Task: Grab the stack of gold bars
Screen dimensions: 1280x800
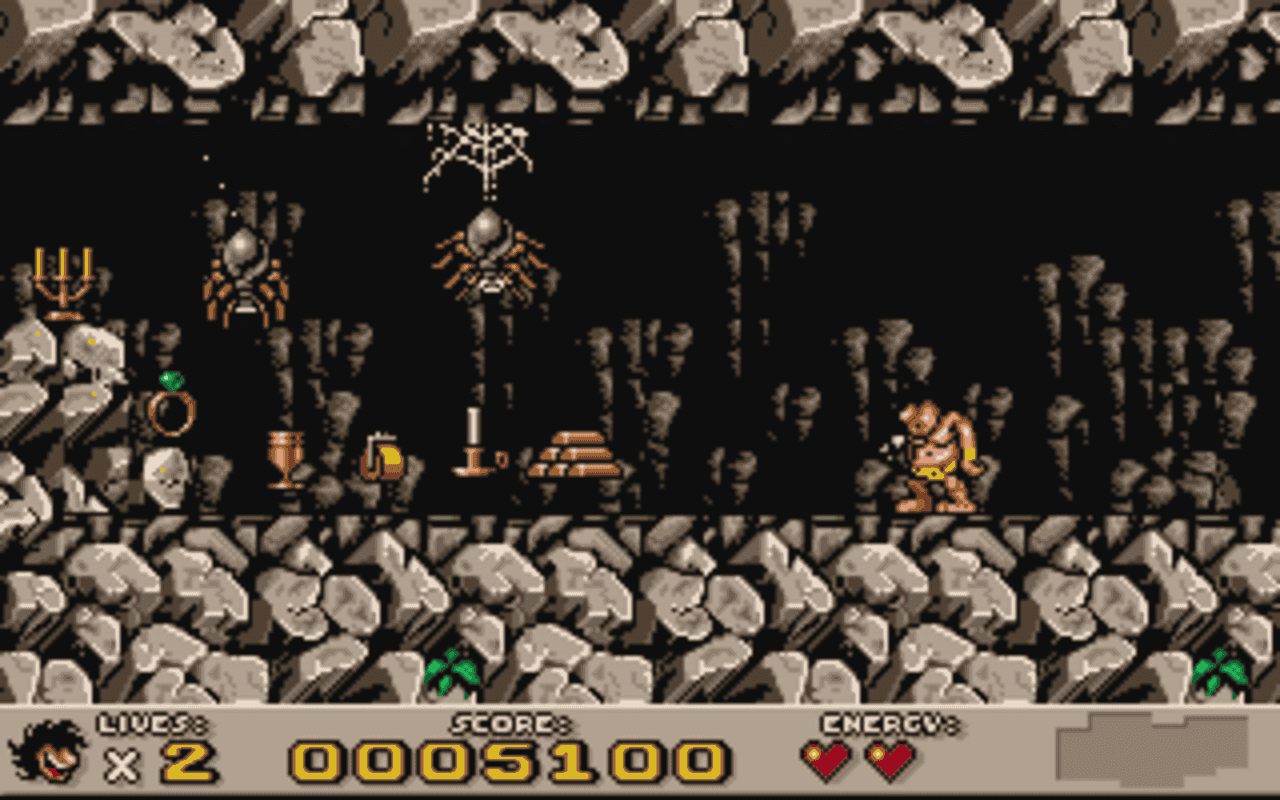Action: (x=575, y=455)
